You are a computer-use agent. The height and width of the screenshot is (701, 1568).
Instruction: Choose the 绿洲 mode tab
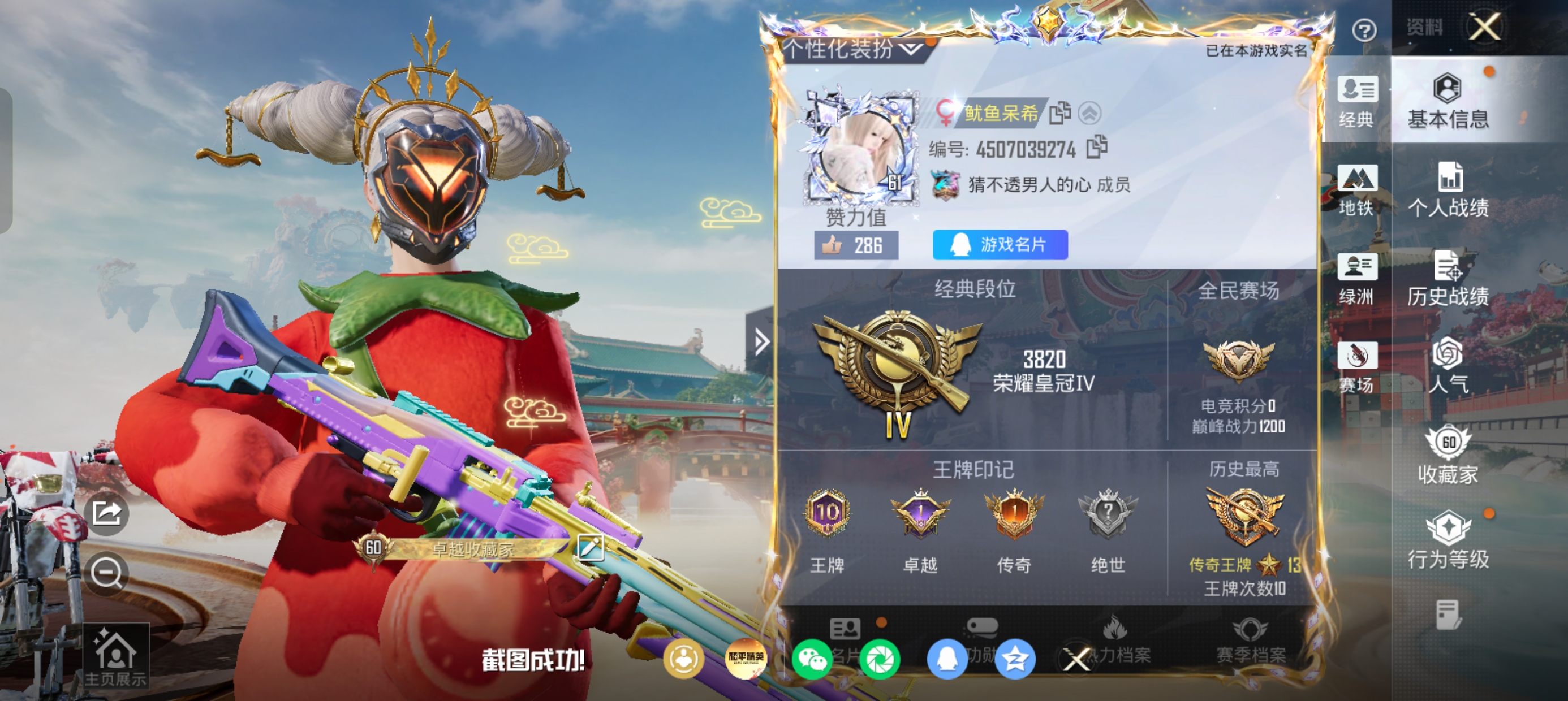(x=1357, y=279)
